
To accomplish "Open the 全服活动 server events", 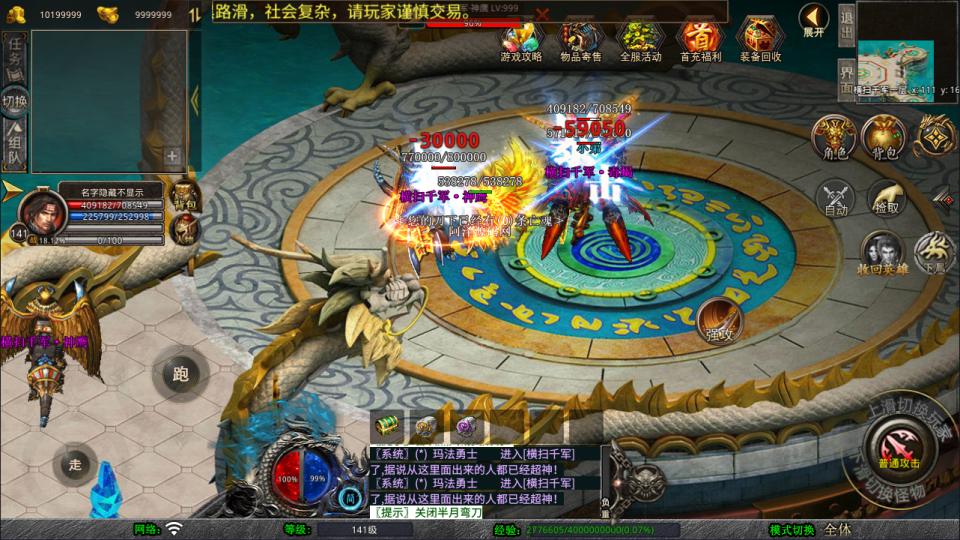I will click(x=641, y=39).
